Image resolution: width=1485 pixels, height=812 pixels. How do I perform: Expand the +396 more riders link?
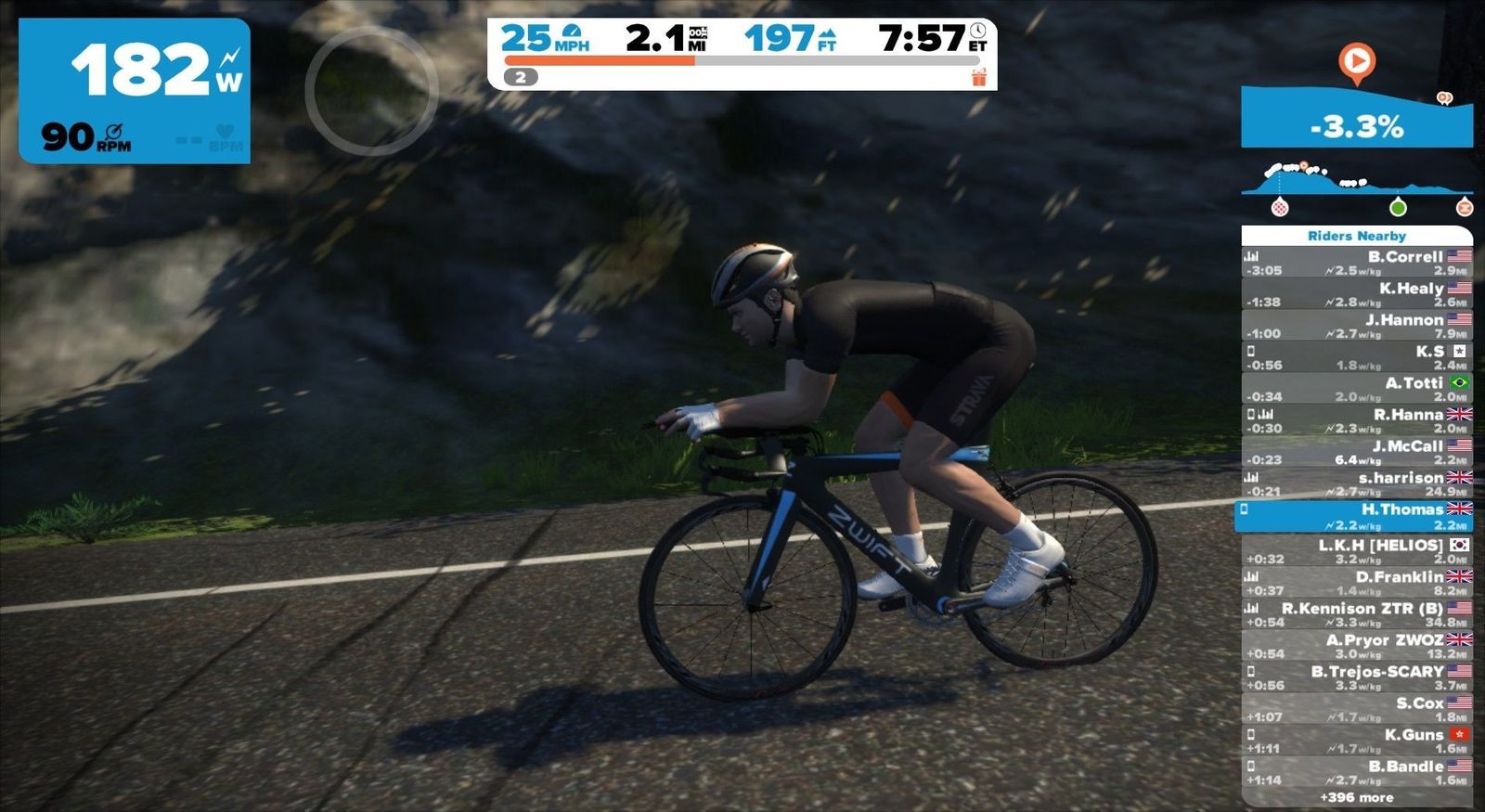pyautogui.click(x=1357, y=797)
